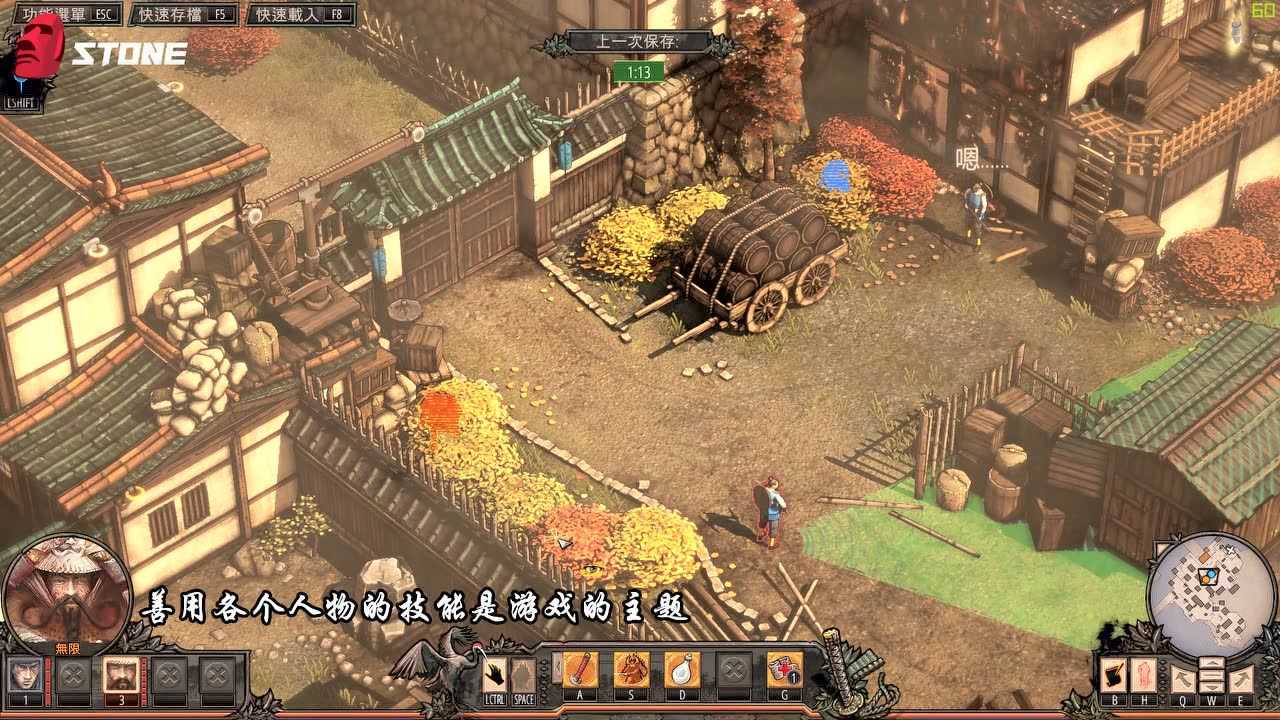The width and height of the screenshot is (1280, 720).
Task: Activate the orange samurai mask skill
Action: pos(631,670)
